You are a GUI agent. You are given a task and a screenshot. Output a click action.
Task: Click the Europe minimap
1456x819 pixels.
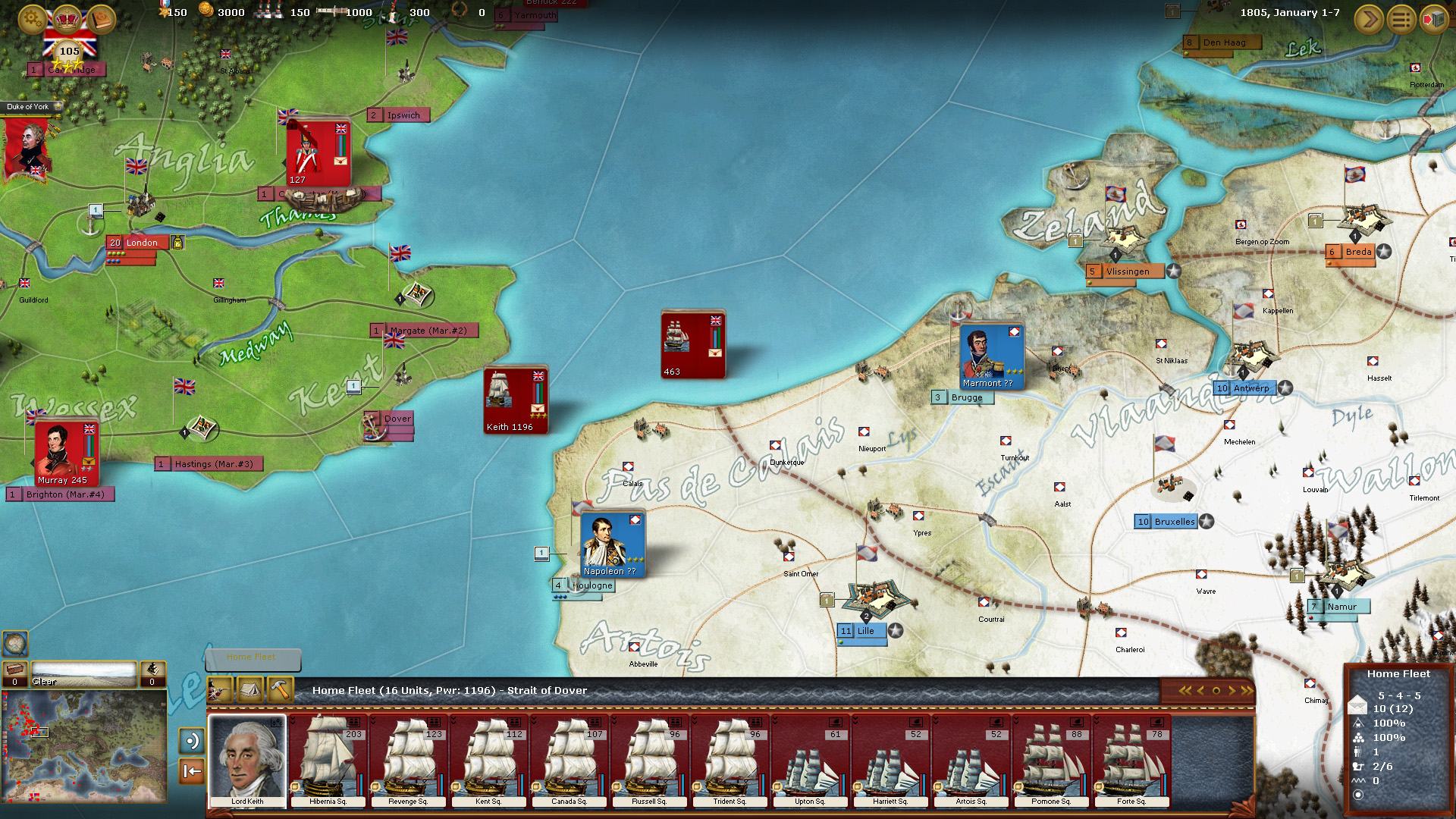[83, 747]
